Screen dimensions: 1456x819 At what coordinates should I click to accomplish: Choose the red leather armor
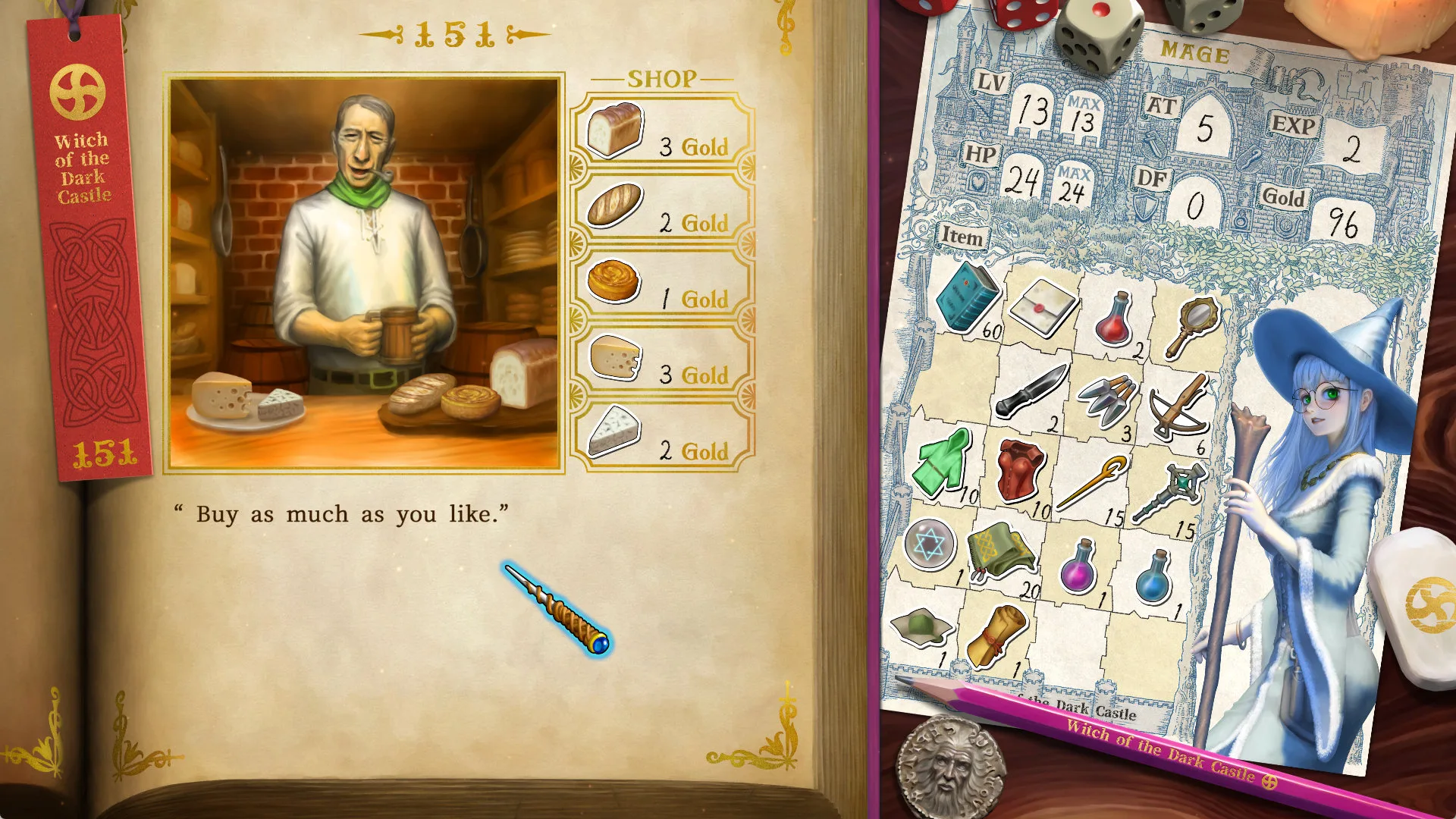(1020, 471)
